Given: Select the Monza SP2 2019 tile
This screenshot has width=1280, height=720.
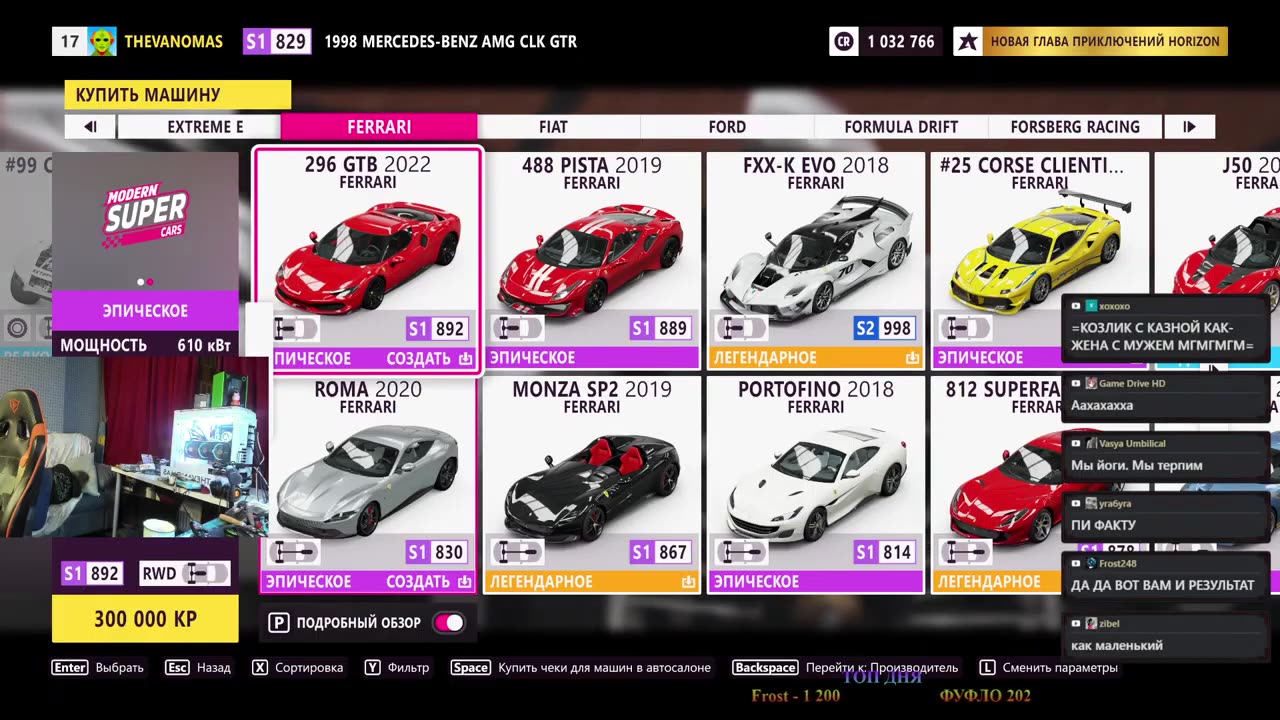Looking at the screenshot, I should (x=591, y=484).
